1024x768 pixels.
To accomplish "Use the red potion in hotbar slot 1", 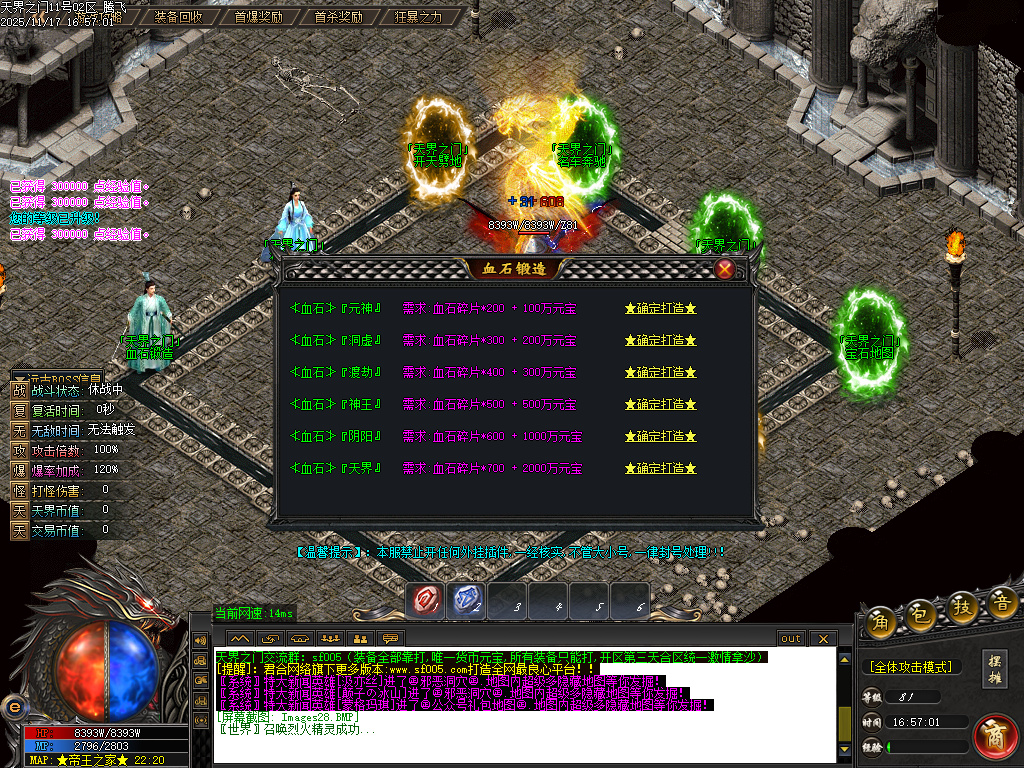I will [427, 600].
